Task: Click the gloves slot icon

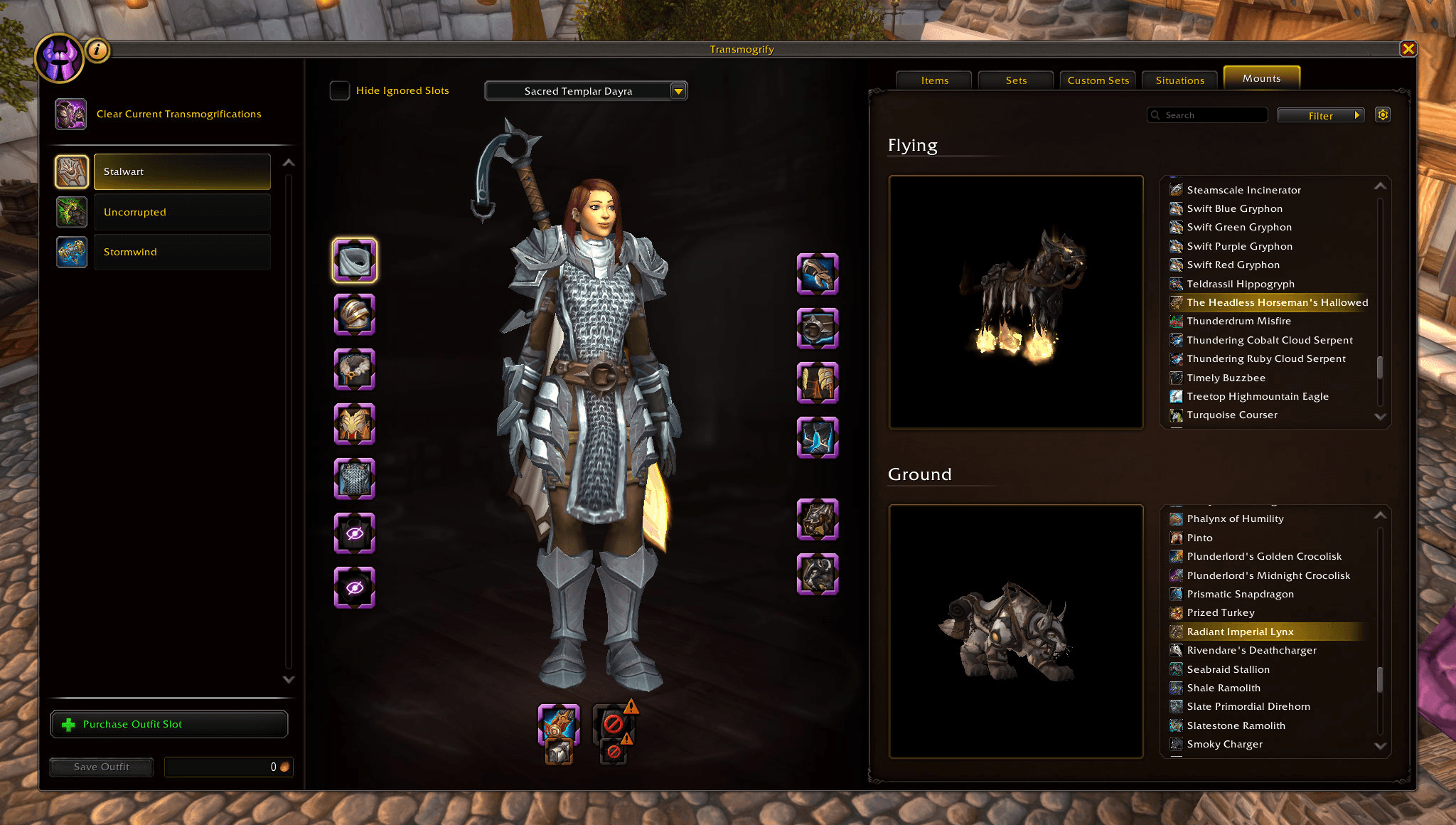Action: 818,274
